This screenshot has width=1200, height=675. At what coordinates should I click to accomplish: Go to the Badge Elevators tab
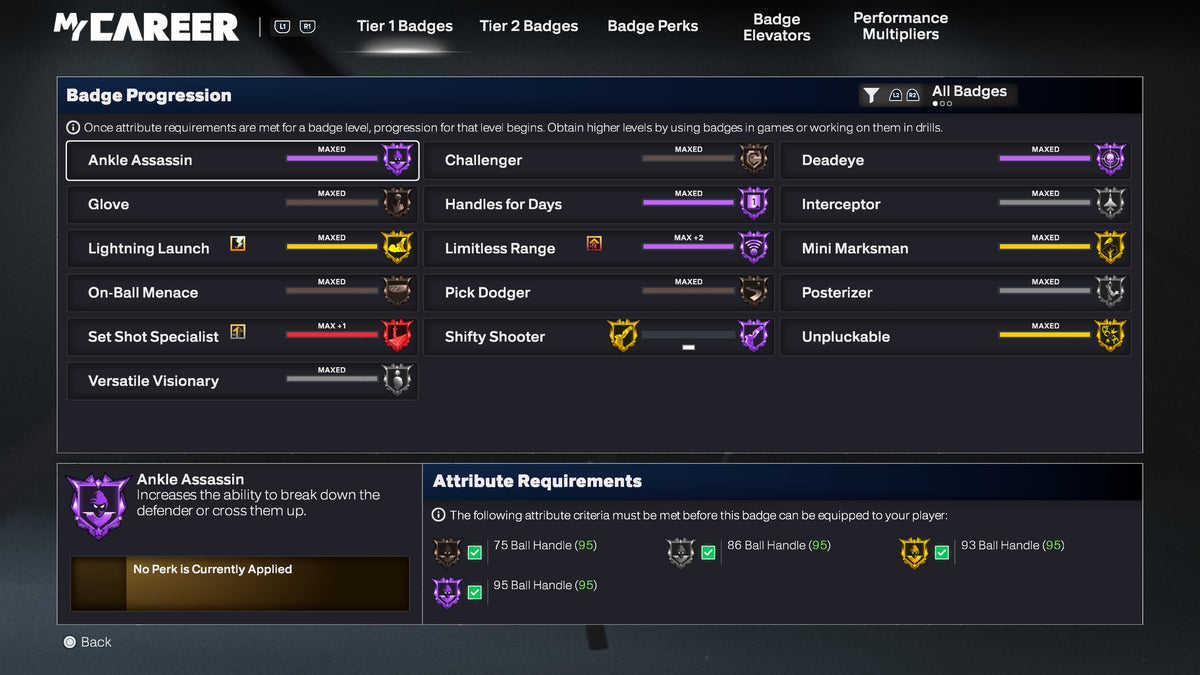[x=776, y=27]
